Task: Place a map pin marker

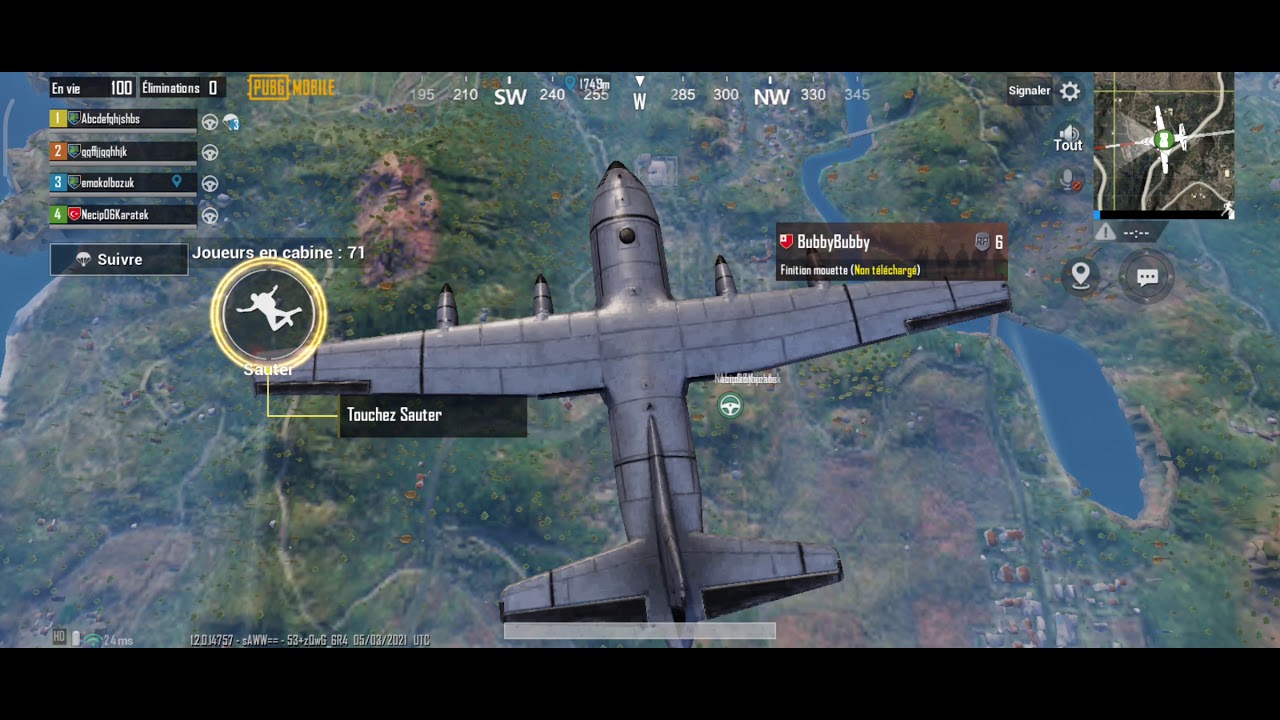Action: coord(1081,276)
